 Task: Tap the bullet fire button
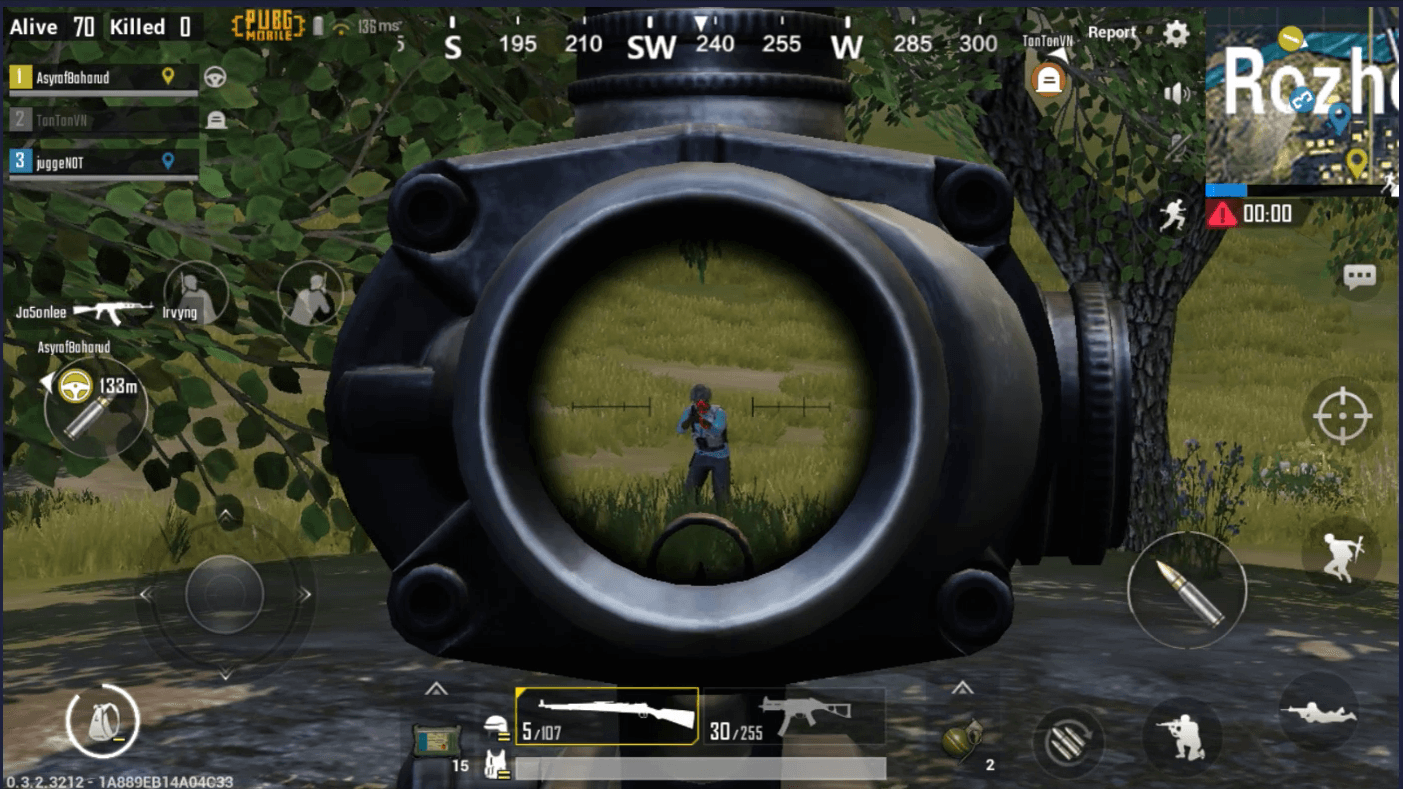[1186, 590]
